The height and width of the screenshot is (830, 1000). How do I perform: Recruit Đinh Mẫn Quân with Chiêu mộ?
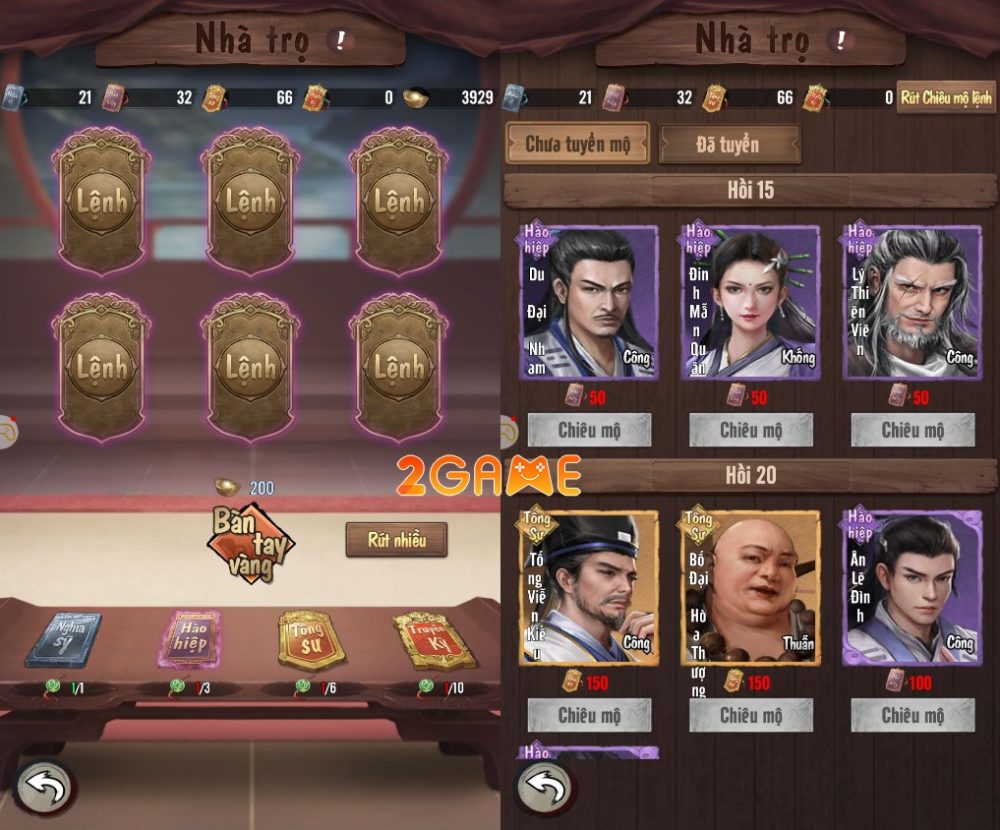pyautogui.click(x=751, y=431)
